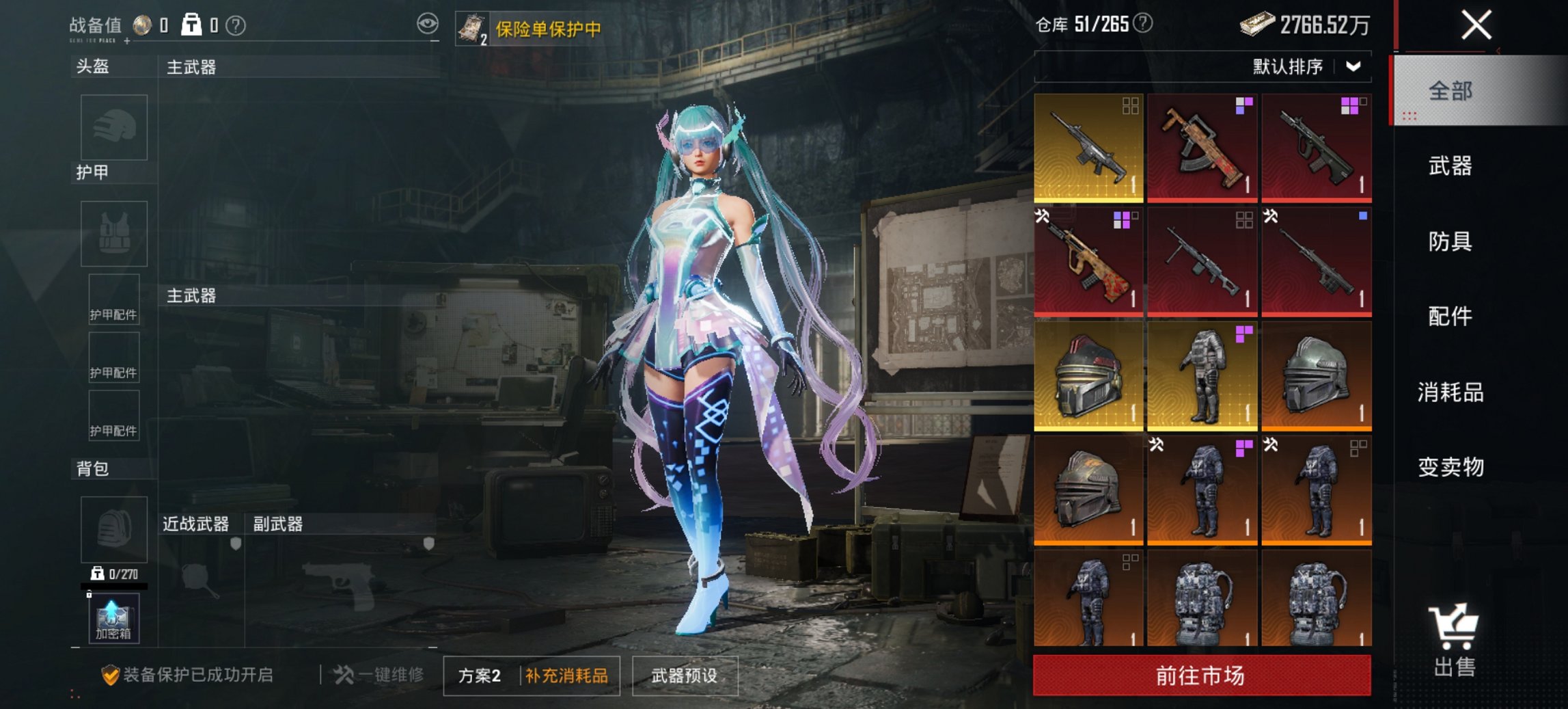The height and width of the screenshot is (709, 1568).
Task: Open the eye preview icon near top
Action: pyautogui.click(x=427, y=23)
